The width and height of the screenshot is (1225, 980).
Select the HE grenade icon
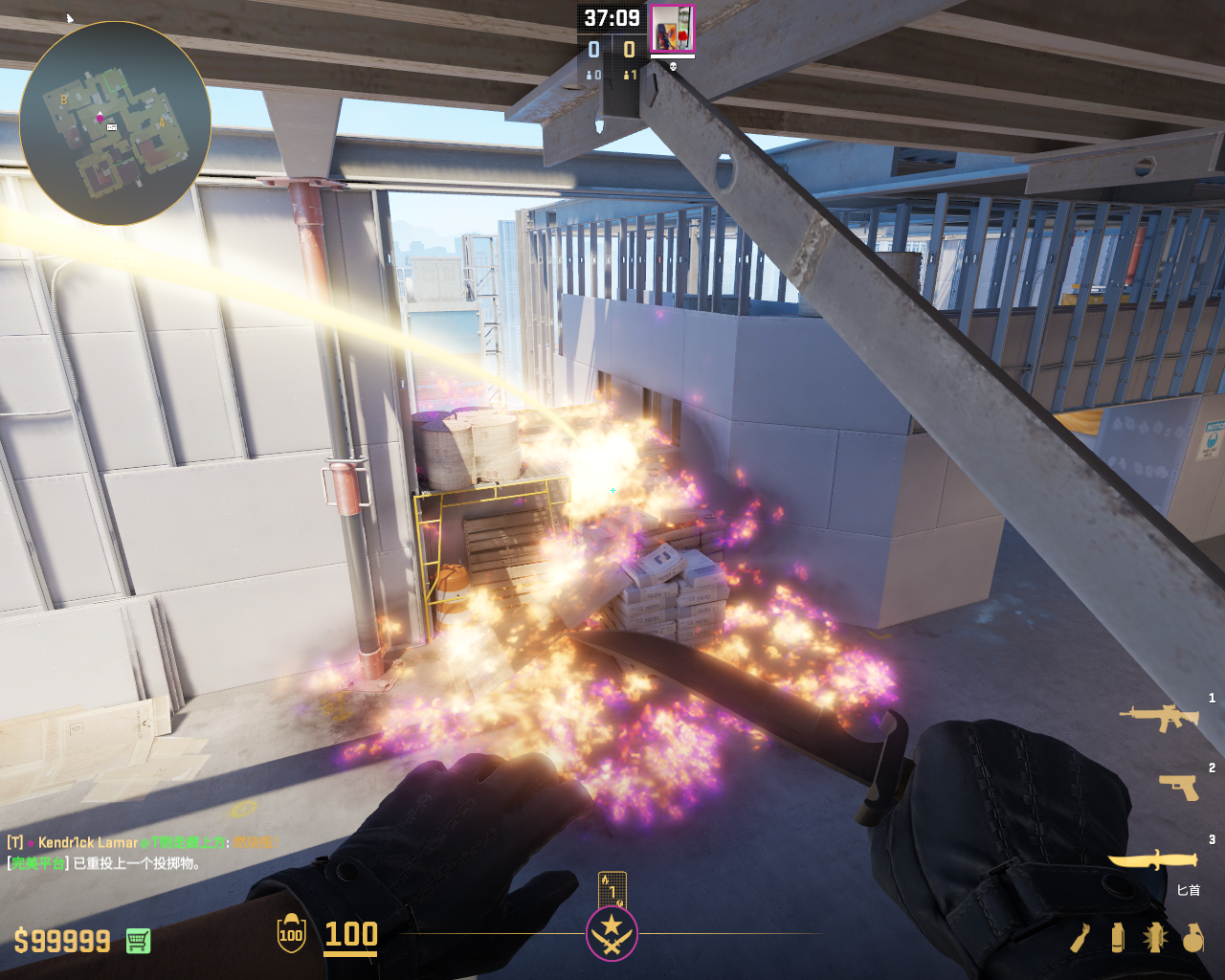point(1192,938)
